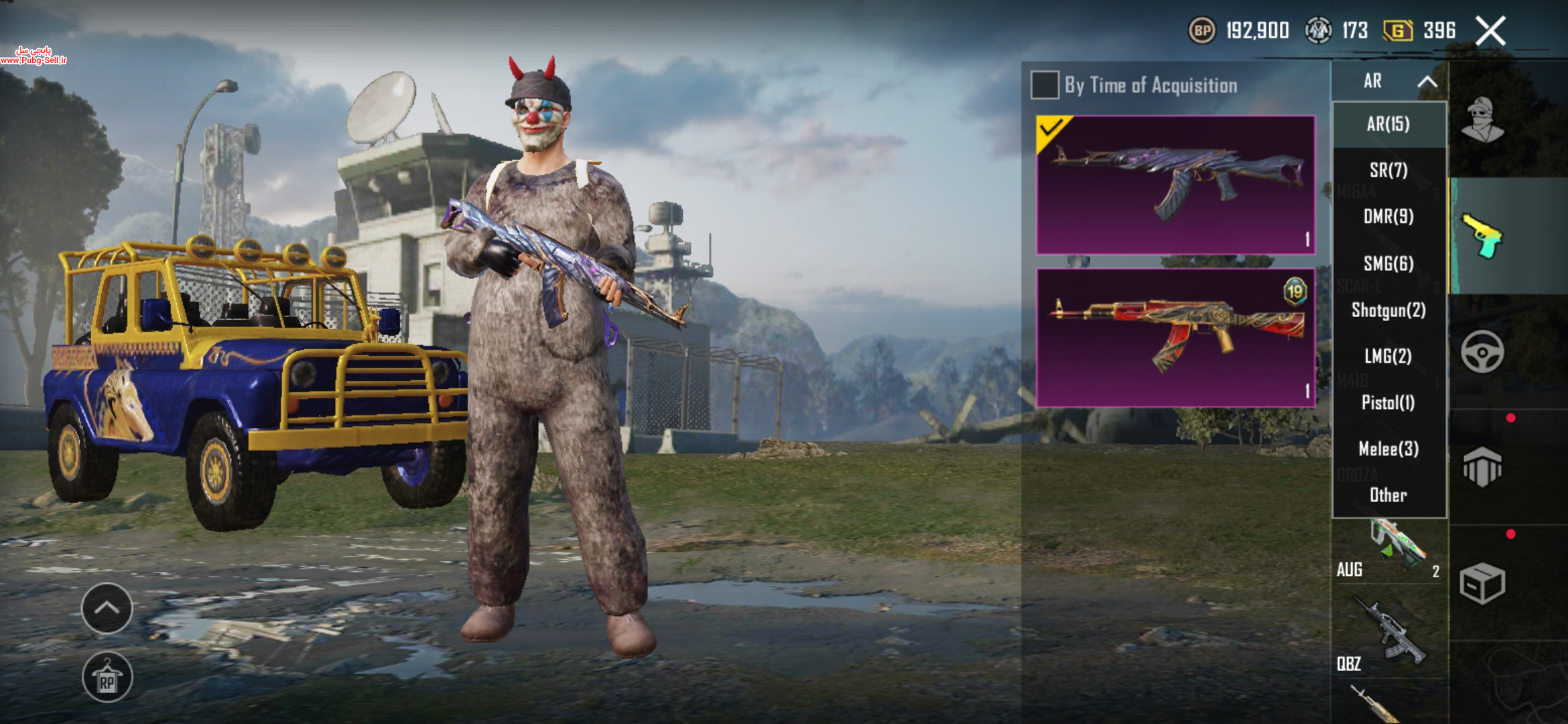Open the RP hanger outfit button
The image size is (1568, 724).
click(x=107, y=677)
